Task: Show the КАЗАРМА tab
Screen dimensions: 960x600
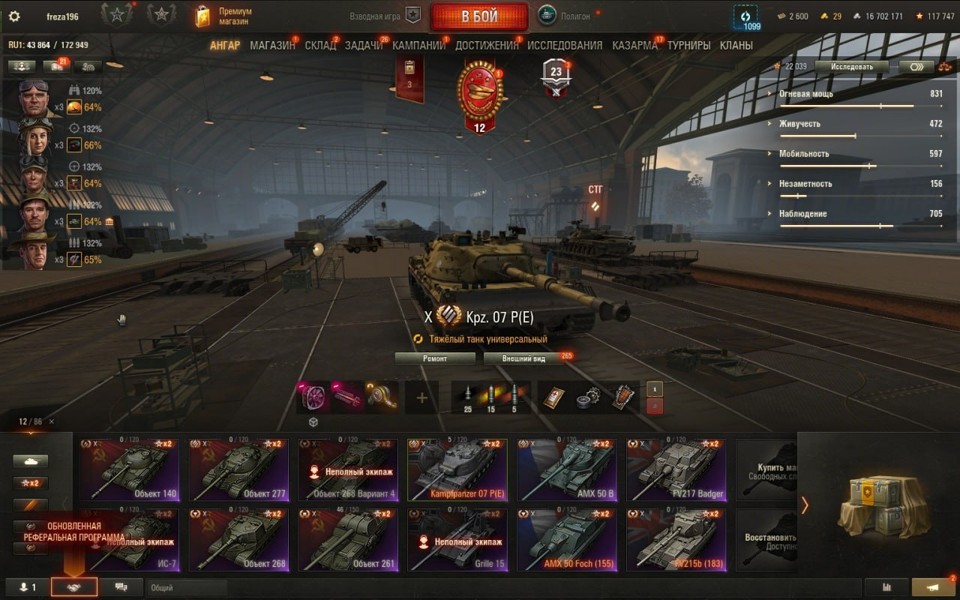Action: click(x=635, y=46)
